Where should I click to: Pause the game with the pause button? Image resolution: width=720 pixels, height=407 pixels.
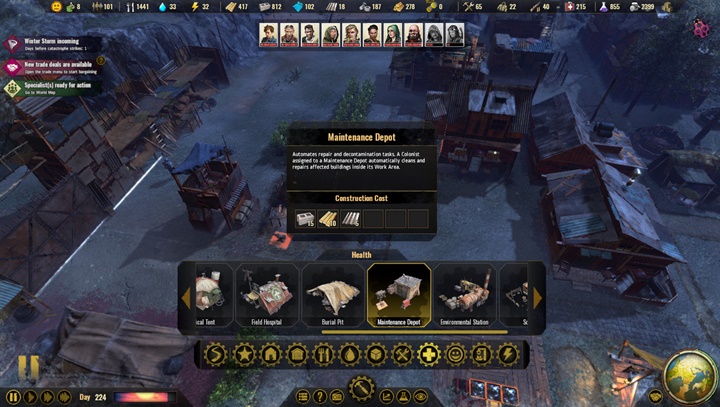tap(14, 397)
